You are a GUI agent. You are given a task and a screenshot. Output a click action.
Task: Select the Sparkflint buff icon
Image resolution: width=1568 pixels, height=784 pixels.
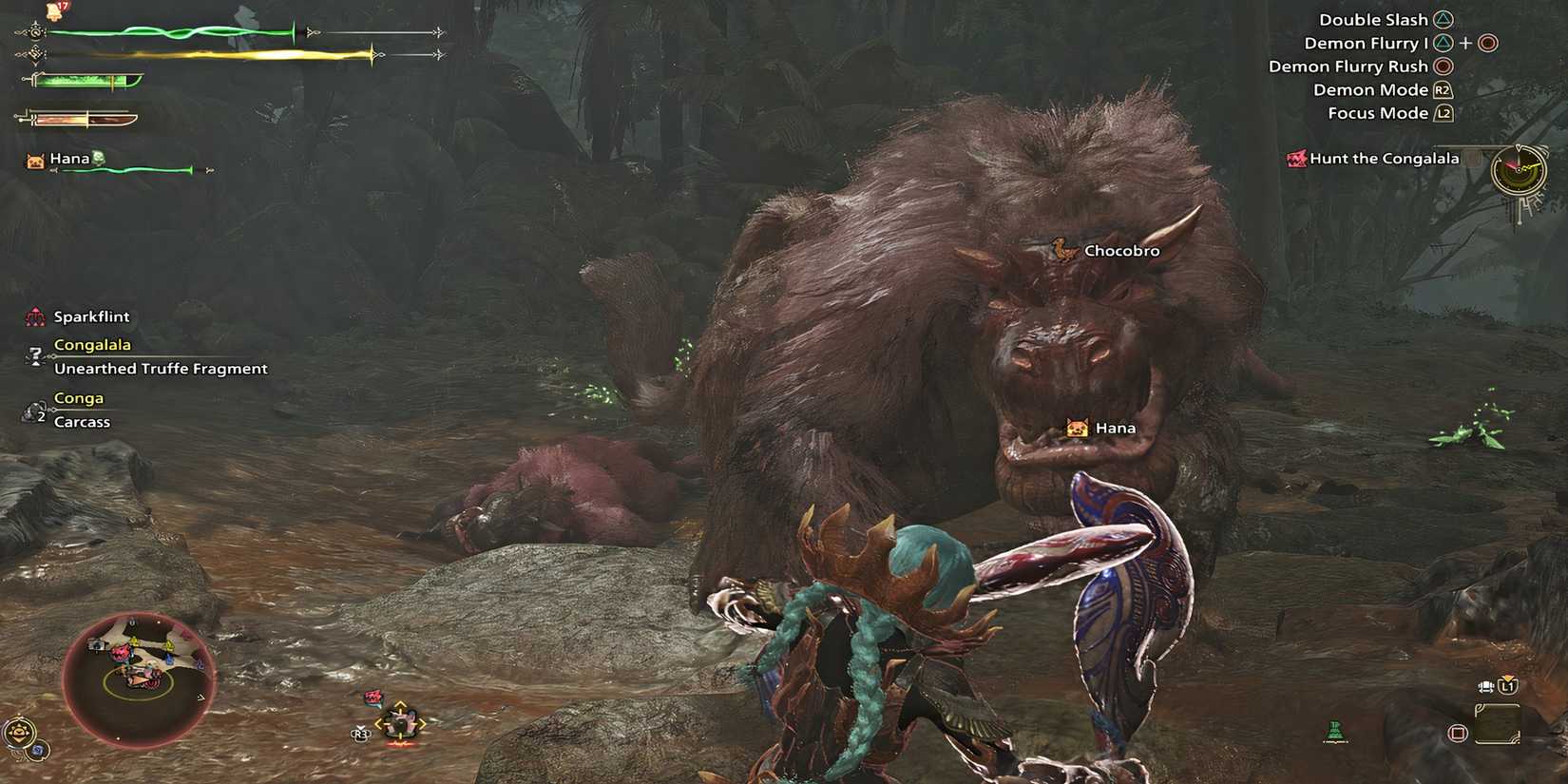(x=34, y=316)
